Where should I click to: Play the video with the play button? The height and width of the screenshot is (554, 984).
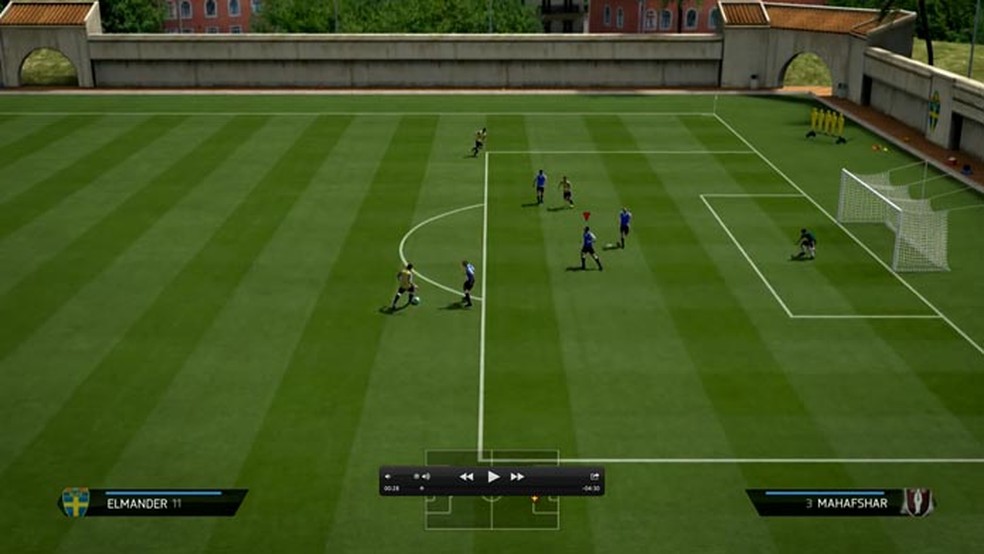point(492,477)
